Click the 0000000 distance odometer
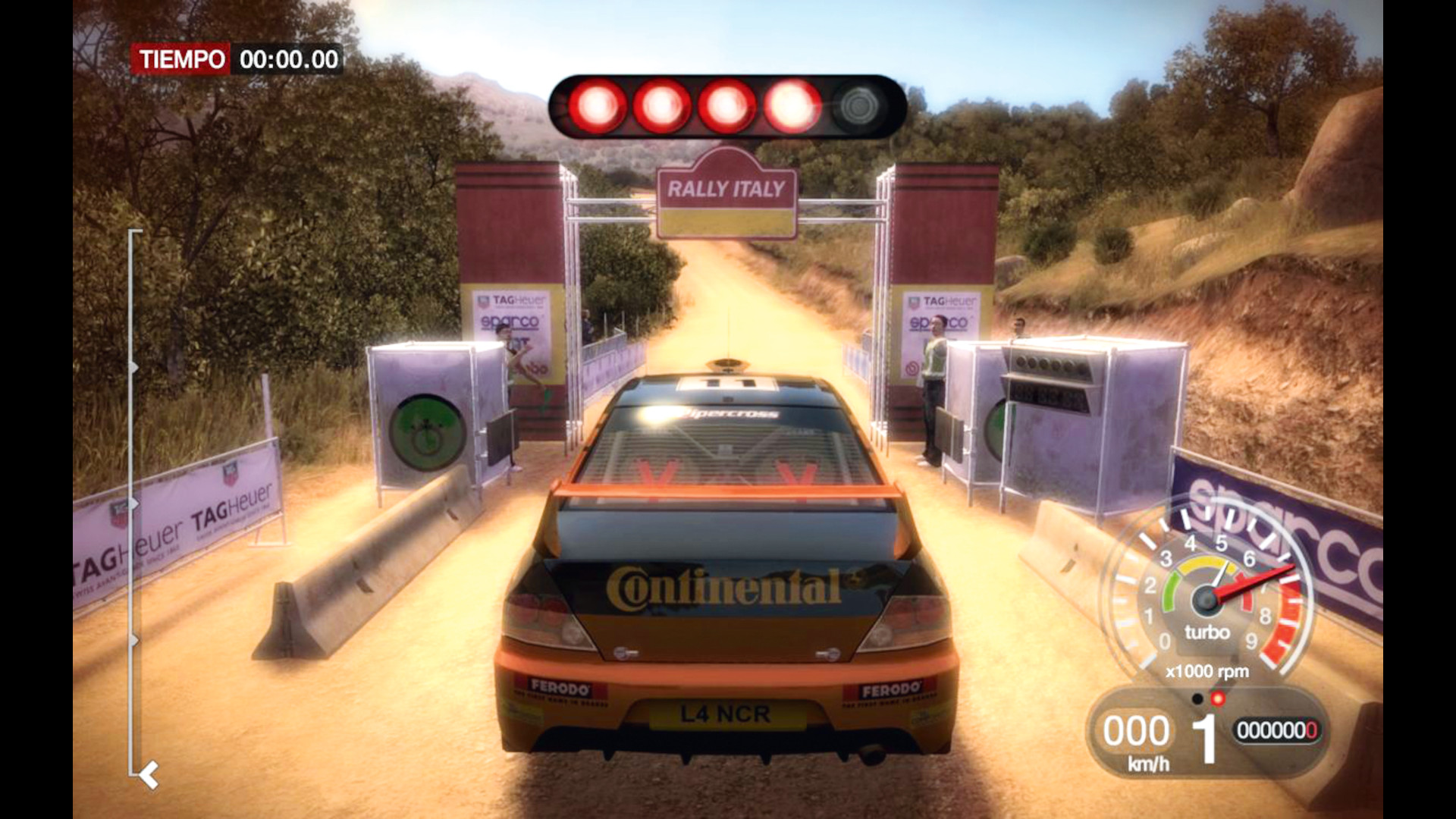 [x=1280, y=730]
